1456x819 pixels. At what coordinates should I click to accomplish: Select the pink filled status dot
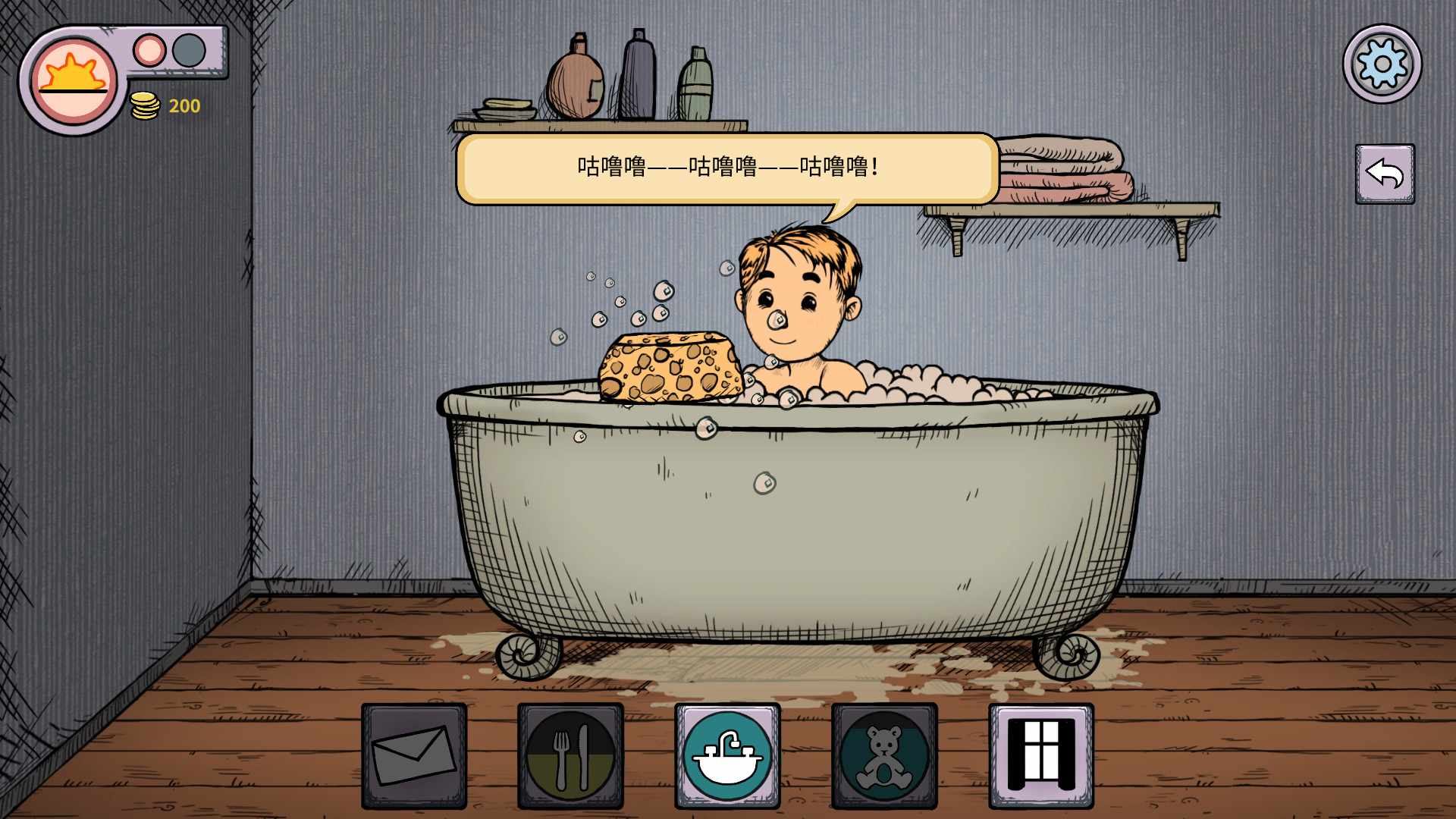coord(149,51)
